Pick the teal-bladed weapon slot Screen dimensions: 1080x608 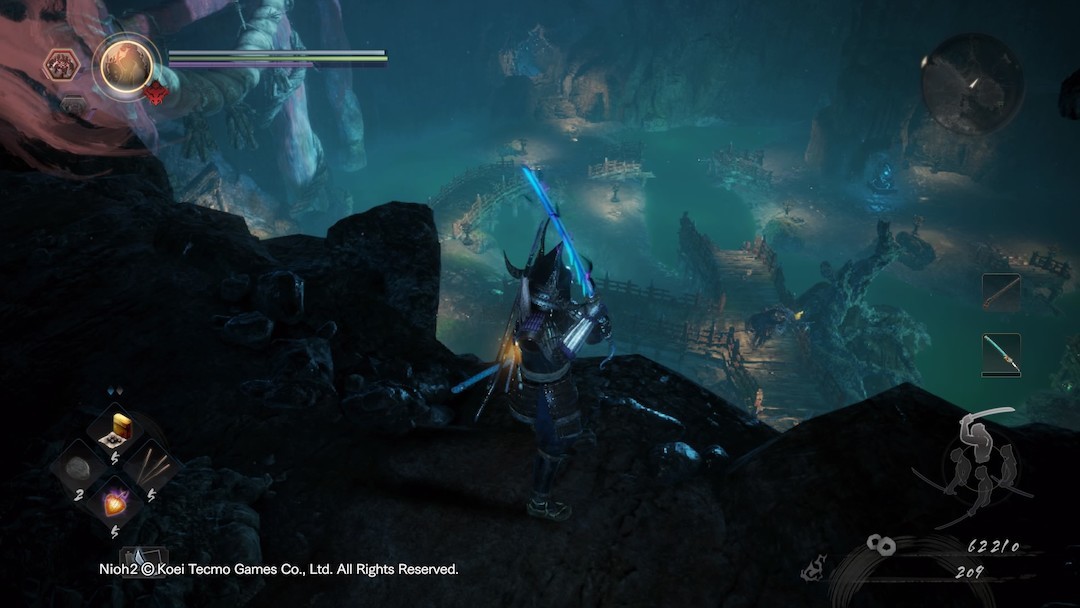pos(1000,354)
